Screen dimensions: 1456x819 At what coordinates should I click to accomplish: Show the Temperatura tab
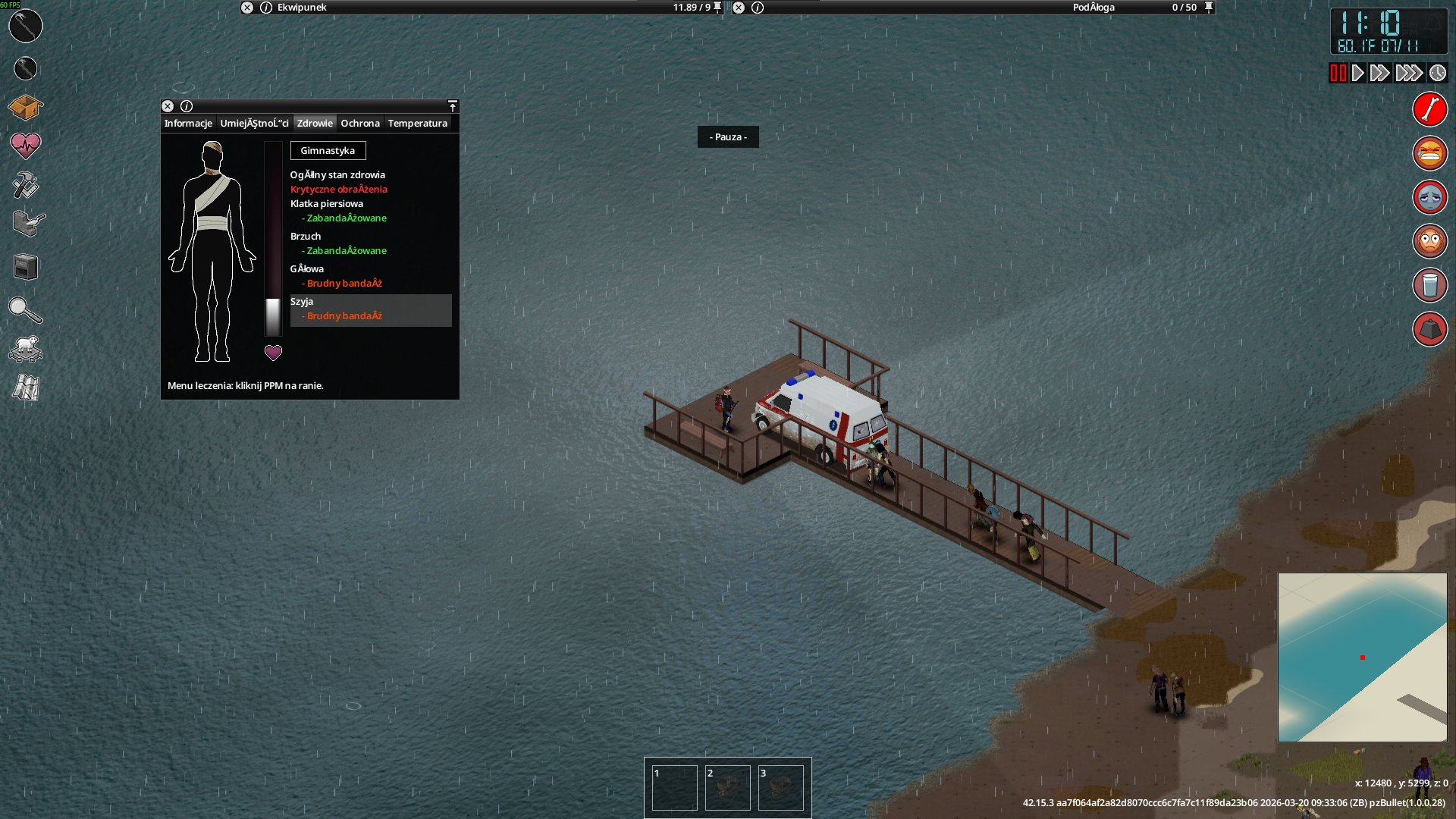click(417, 124)
